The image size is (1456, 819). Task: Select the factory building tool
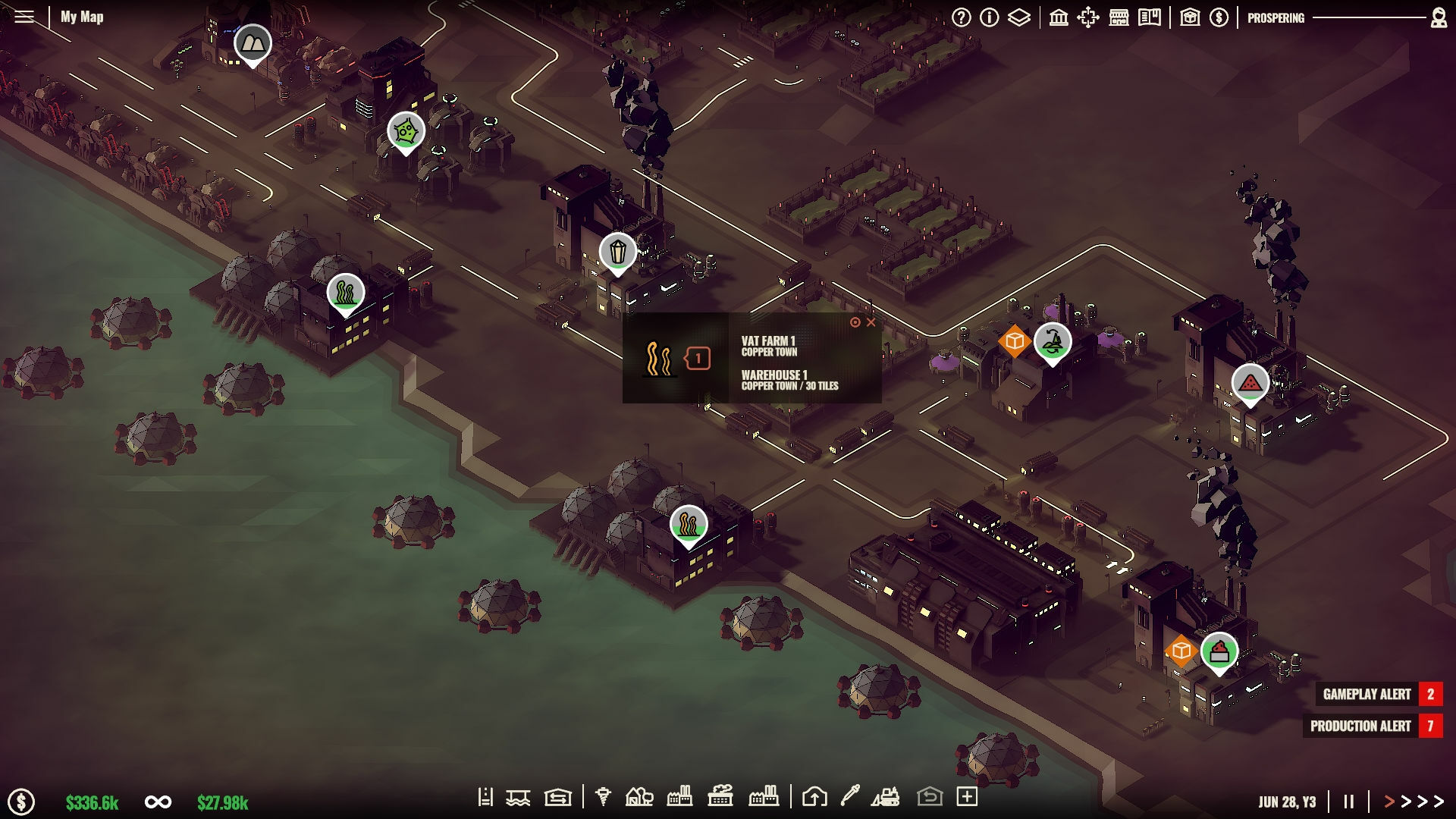point(679,798)
